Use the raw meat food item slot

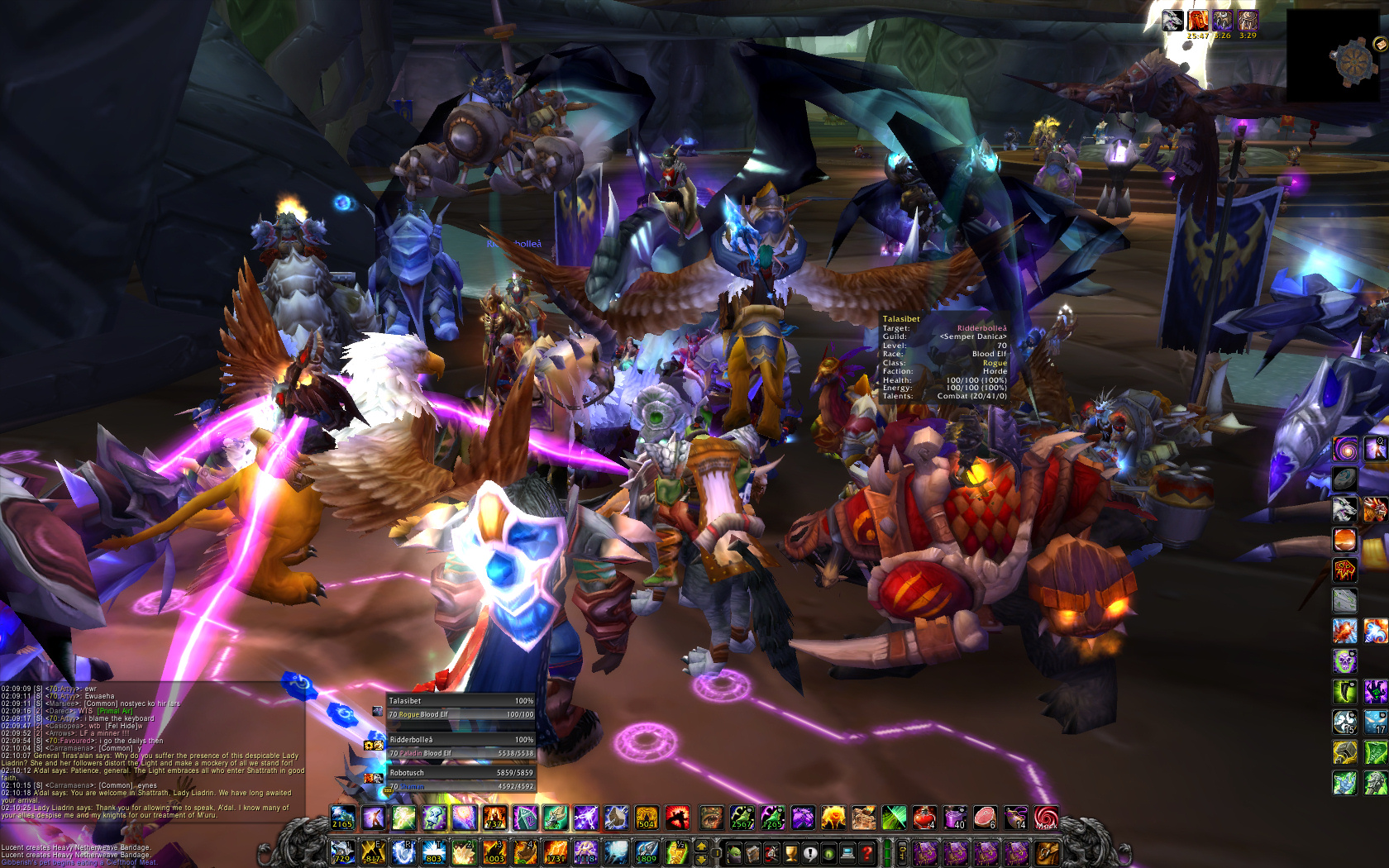pos(985,818)
